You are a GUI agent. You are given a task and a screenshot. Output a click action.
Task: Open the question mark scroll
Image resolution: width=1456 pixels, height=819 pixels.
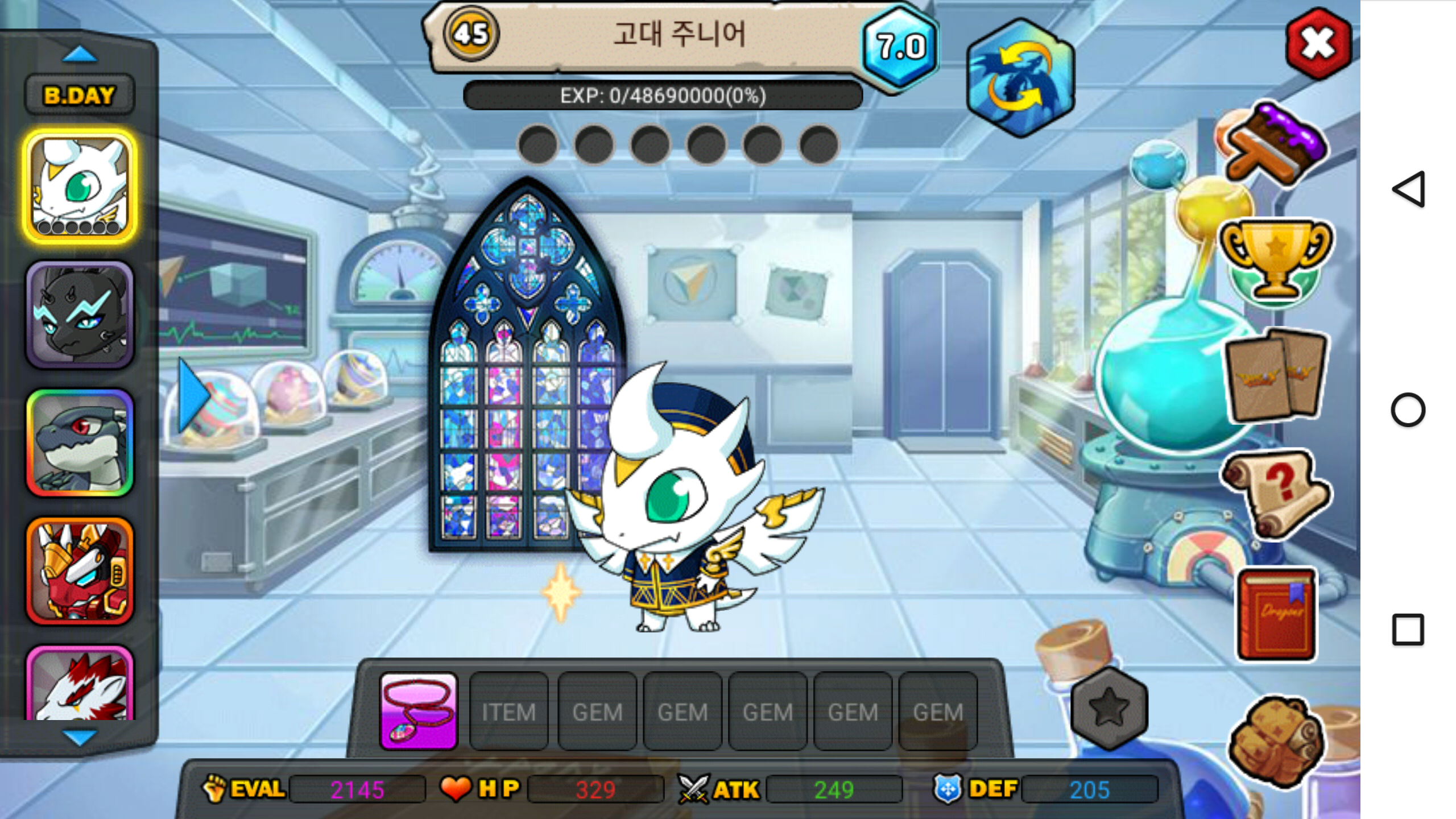tap(1275, 493)
